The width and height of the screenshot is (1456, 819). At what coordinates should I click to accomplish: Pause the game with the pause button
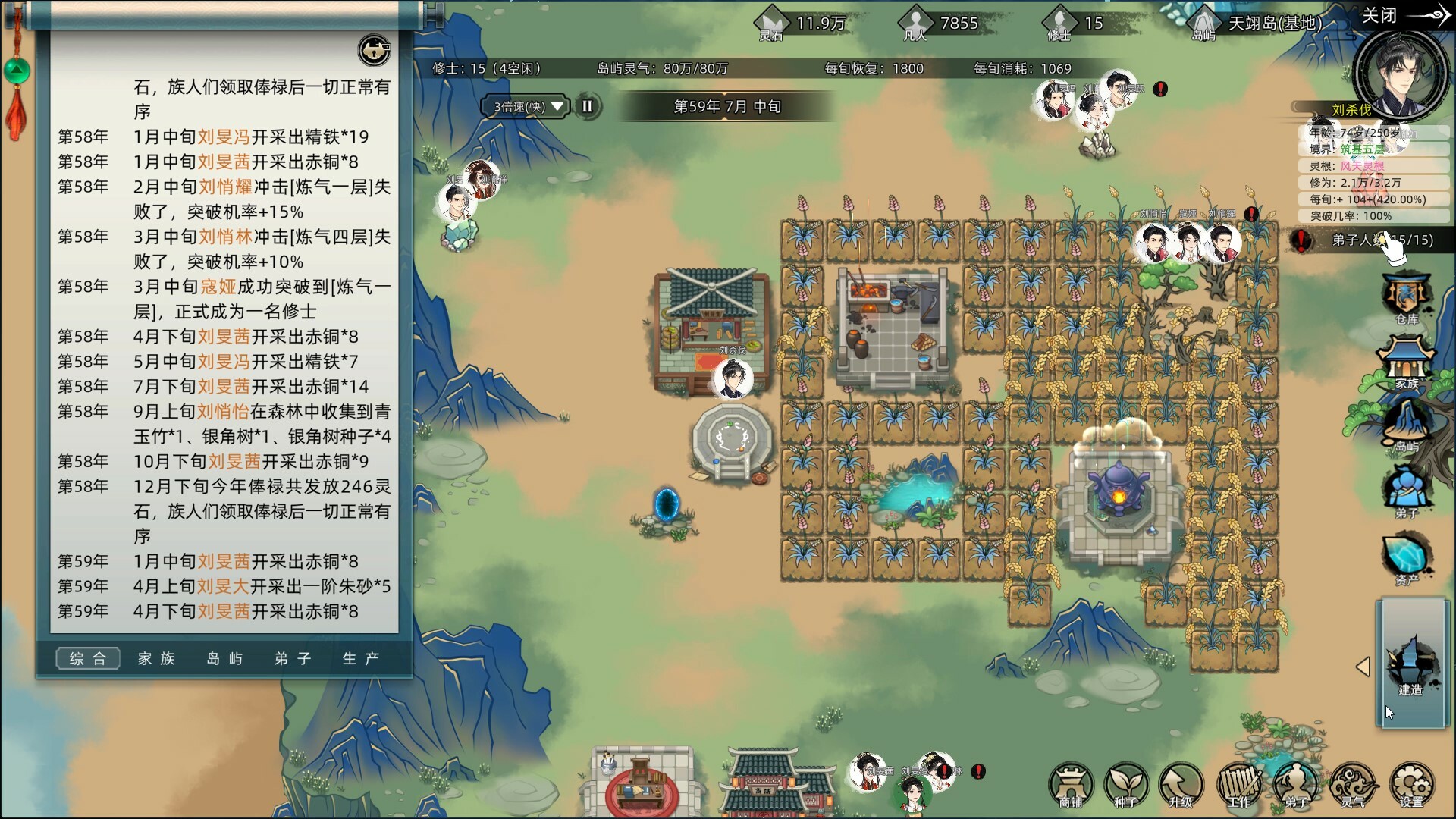[588, 107]
